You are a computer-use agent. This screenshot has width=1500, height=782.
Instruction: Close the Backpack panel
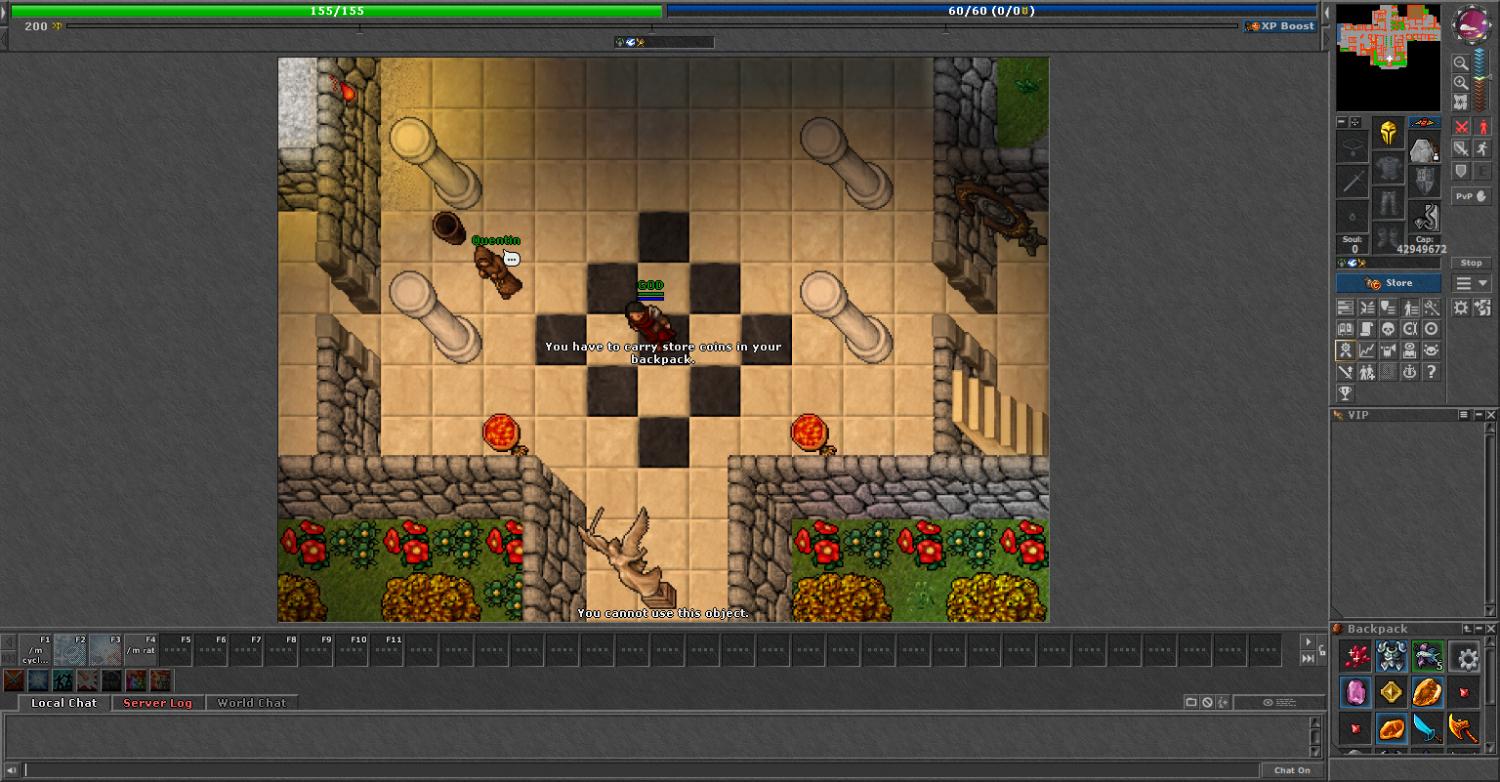tap(1491, 629)
